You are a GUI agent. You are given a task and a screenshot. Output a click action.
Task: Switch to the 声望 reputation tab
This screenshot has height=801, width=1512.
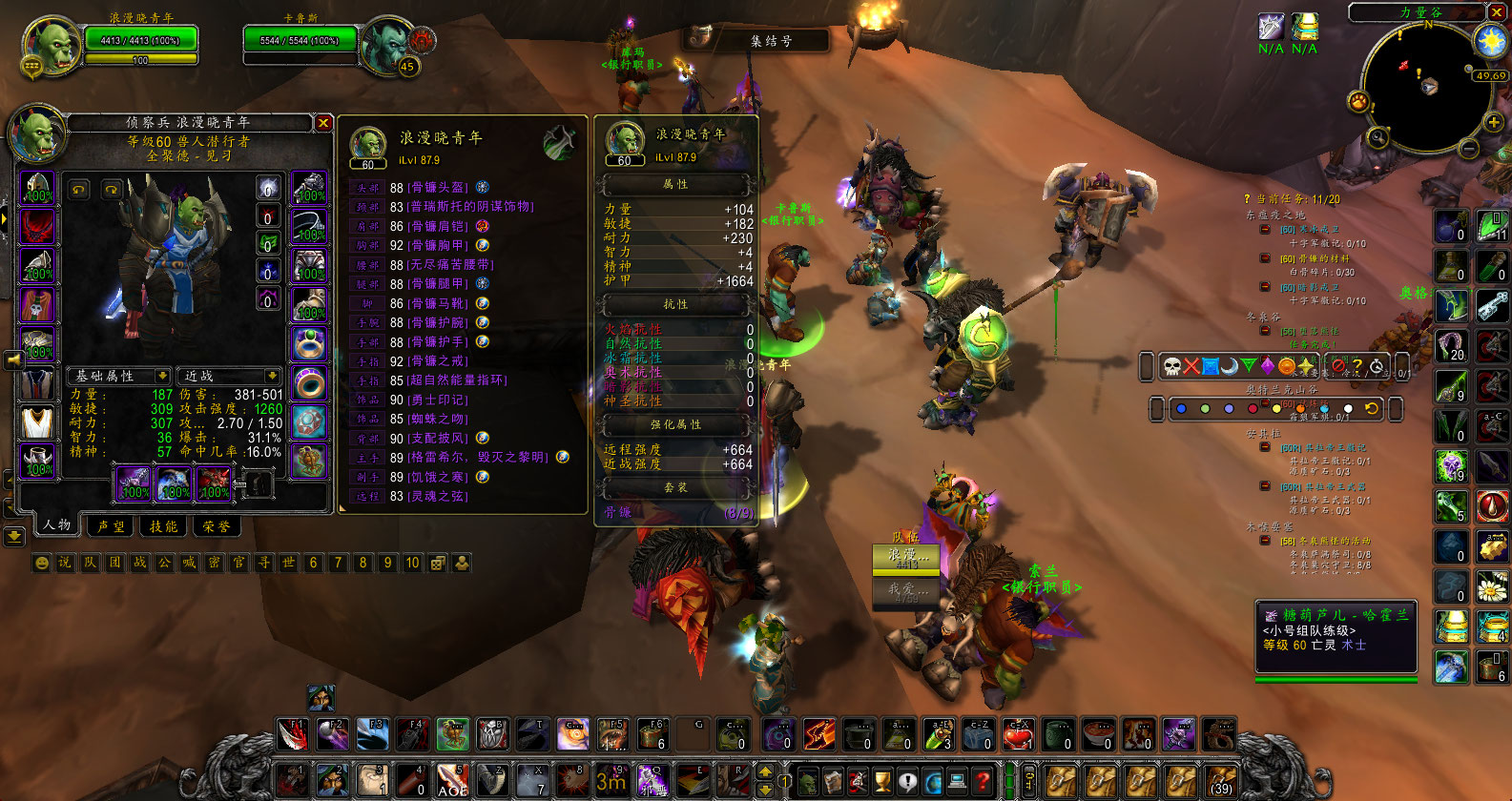coord(111,525)
